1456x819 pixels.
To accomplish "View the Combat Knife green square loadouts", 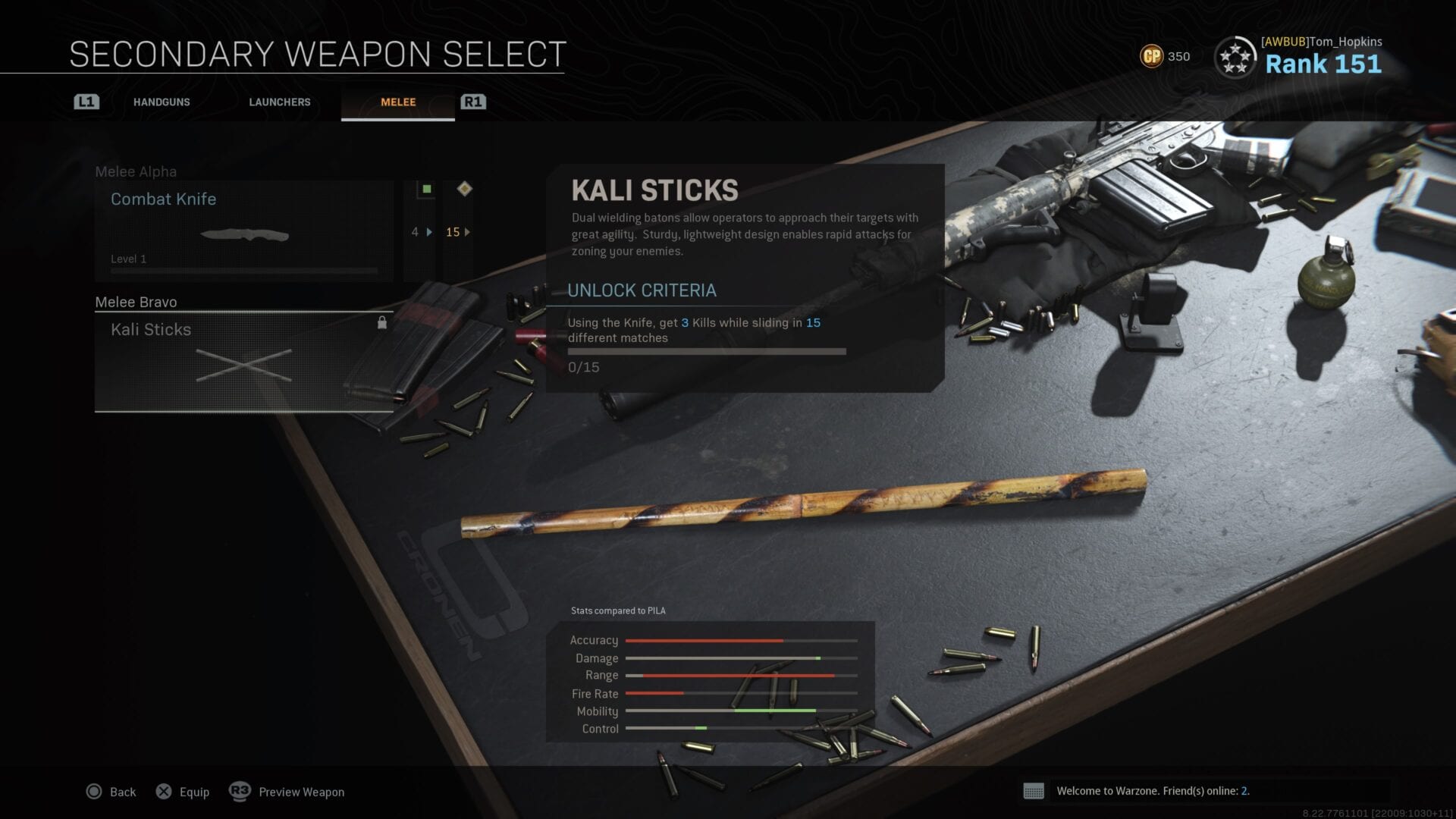I will pos(423,231).
